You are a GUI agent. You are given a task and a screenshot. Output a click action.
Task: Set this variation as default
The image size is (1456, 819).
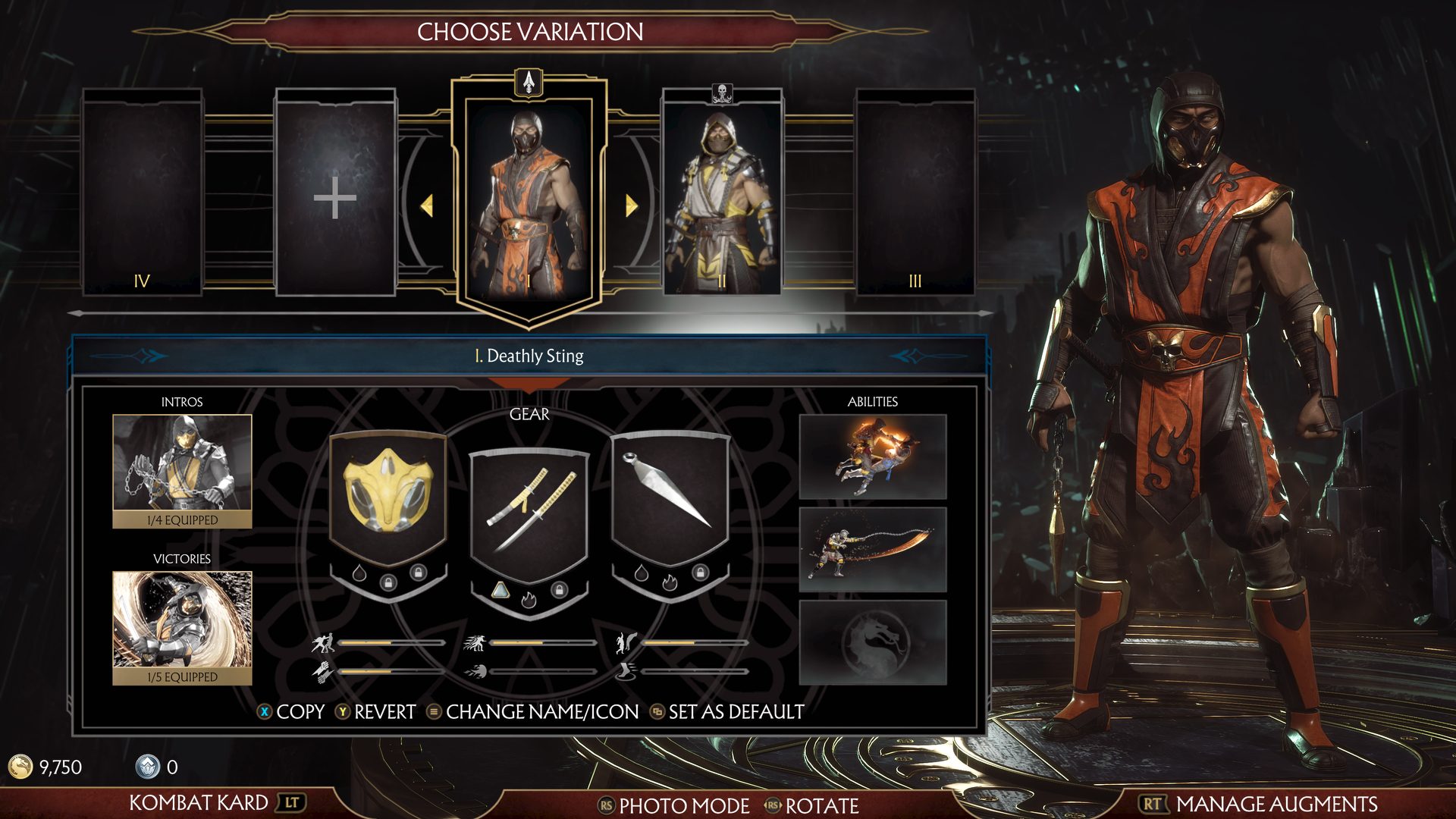point(727,712)
